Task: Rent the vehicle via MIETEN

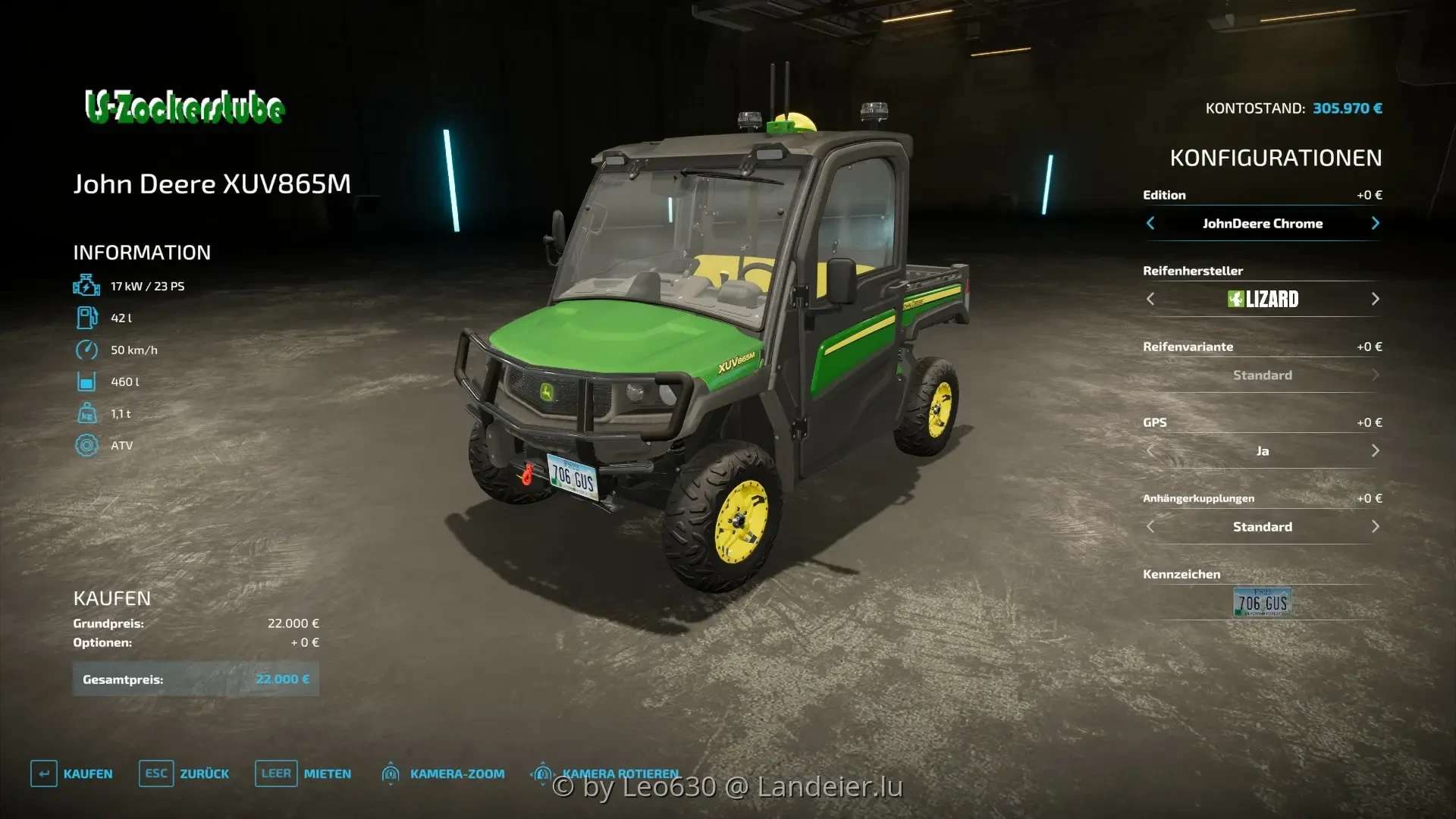Action: (x=303, y=773)
